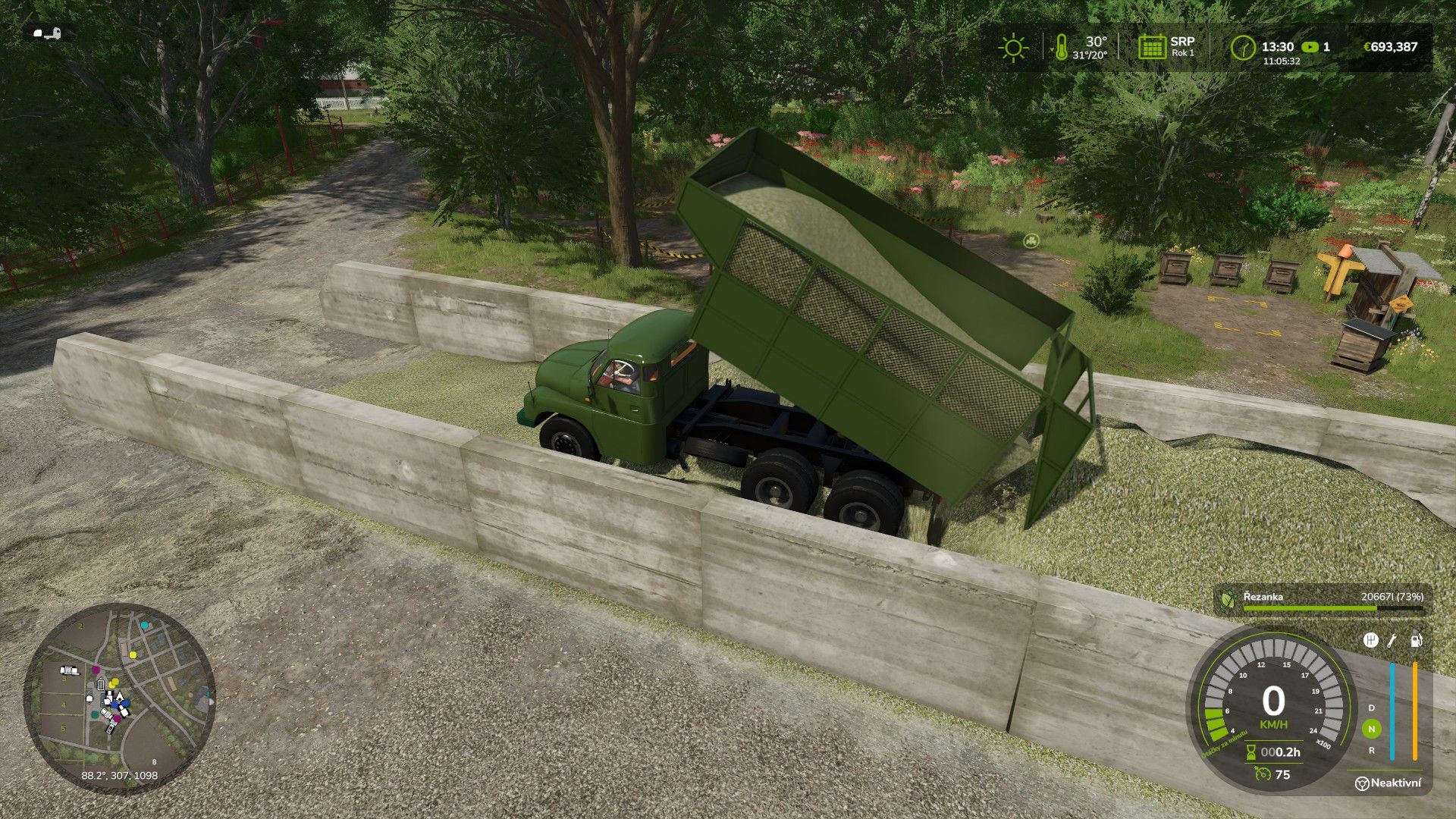This screenshot has width=1456, height=819.
Task: Click the clock icon next to 13:30
Action: [x=1243, y=47]
